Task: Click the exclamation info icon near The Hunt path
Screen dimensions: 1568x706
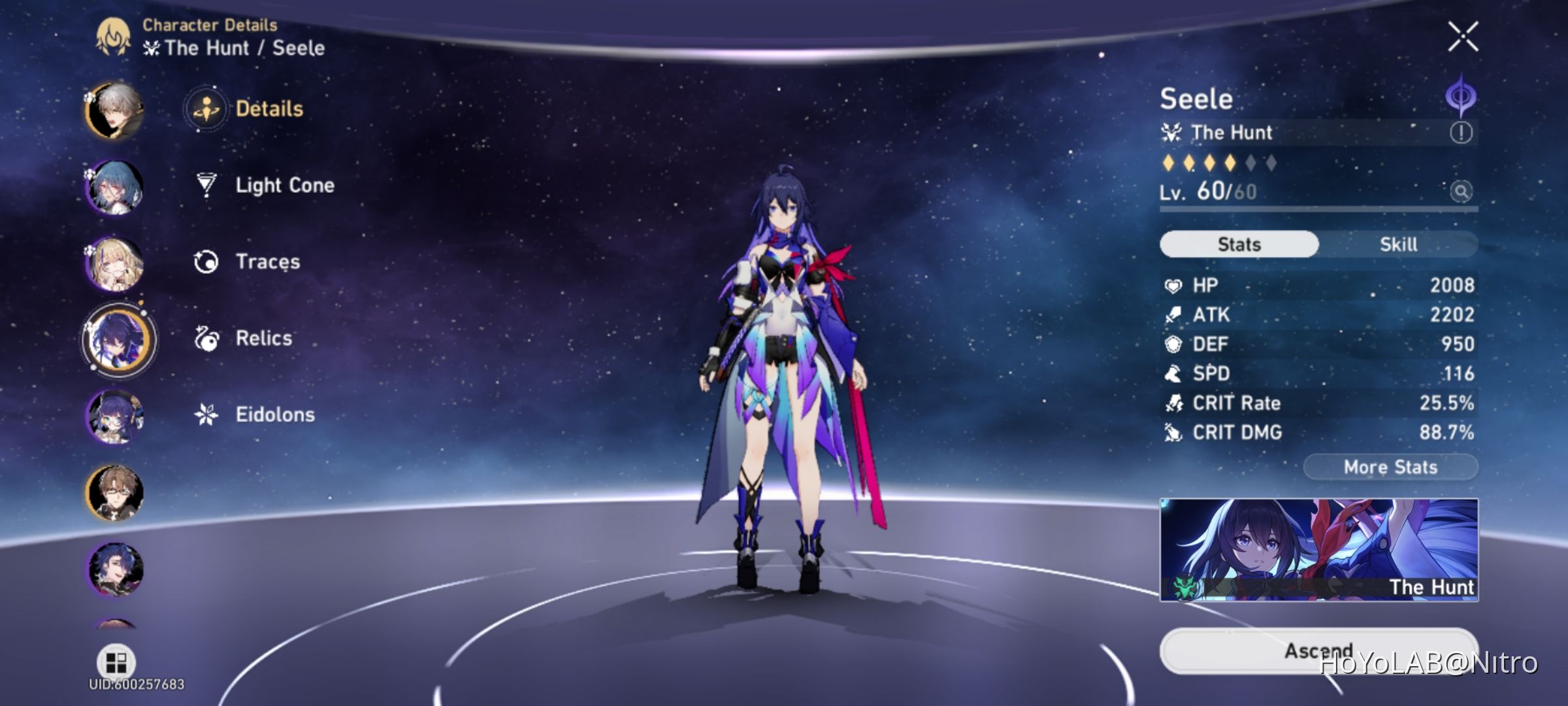Action: pos(1462,131)
